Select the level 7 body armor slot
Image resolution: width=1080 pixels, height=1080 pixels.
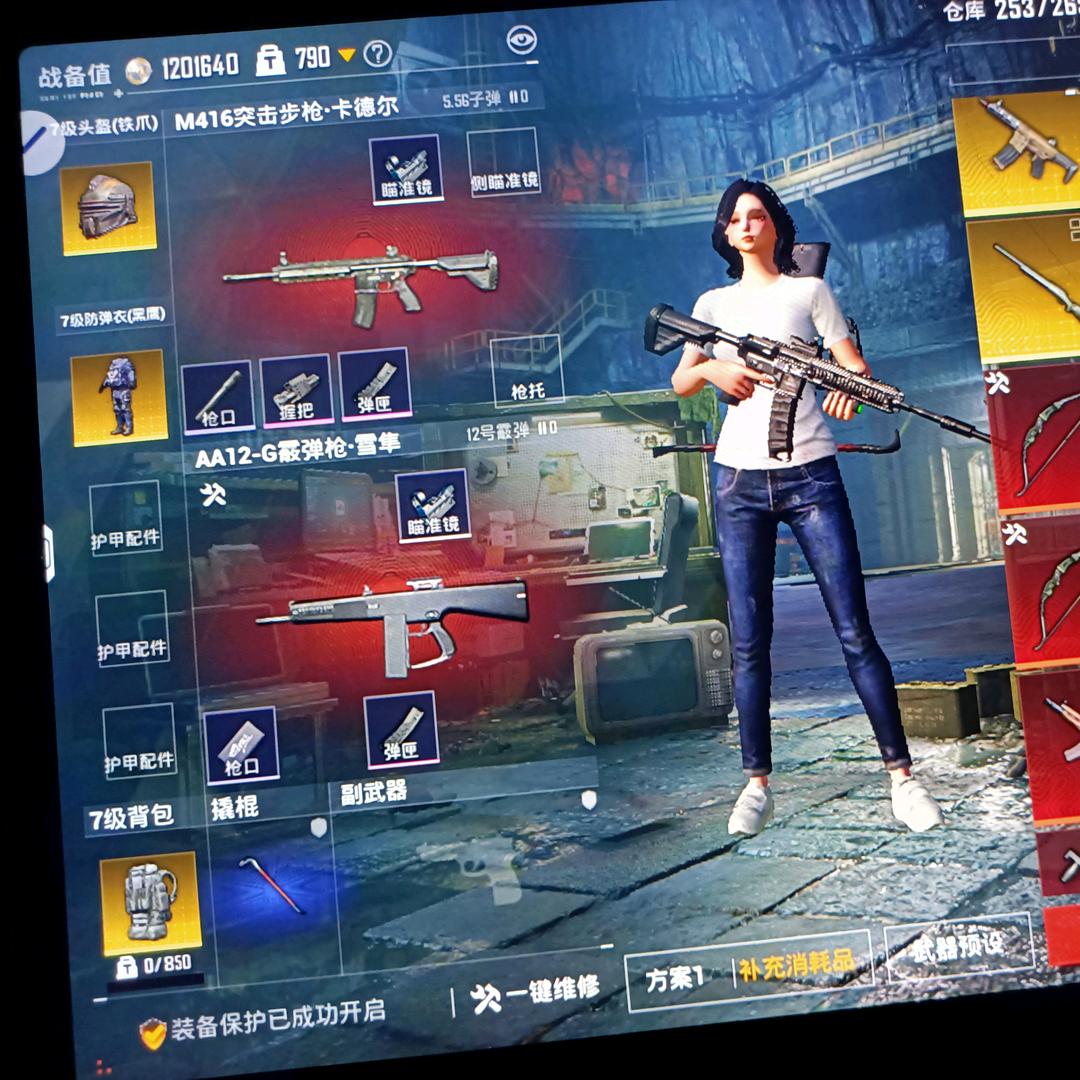click(x=118, y=397)
